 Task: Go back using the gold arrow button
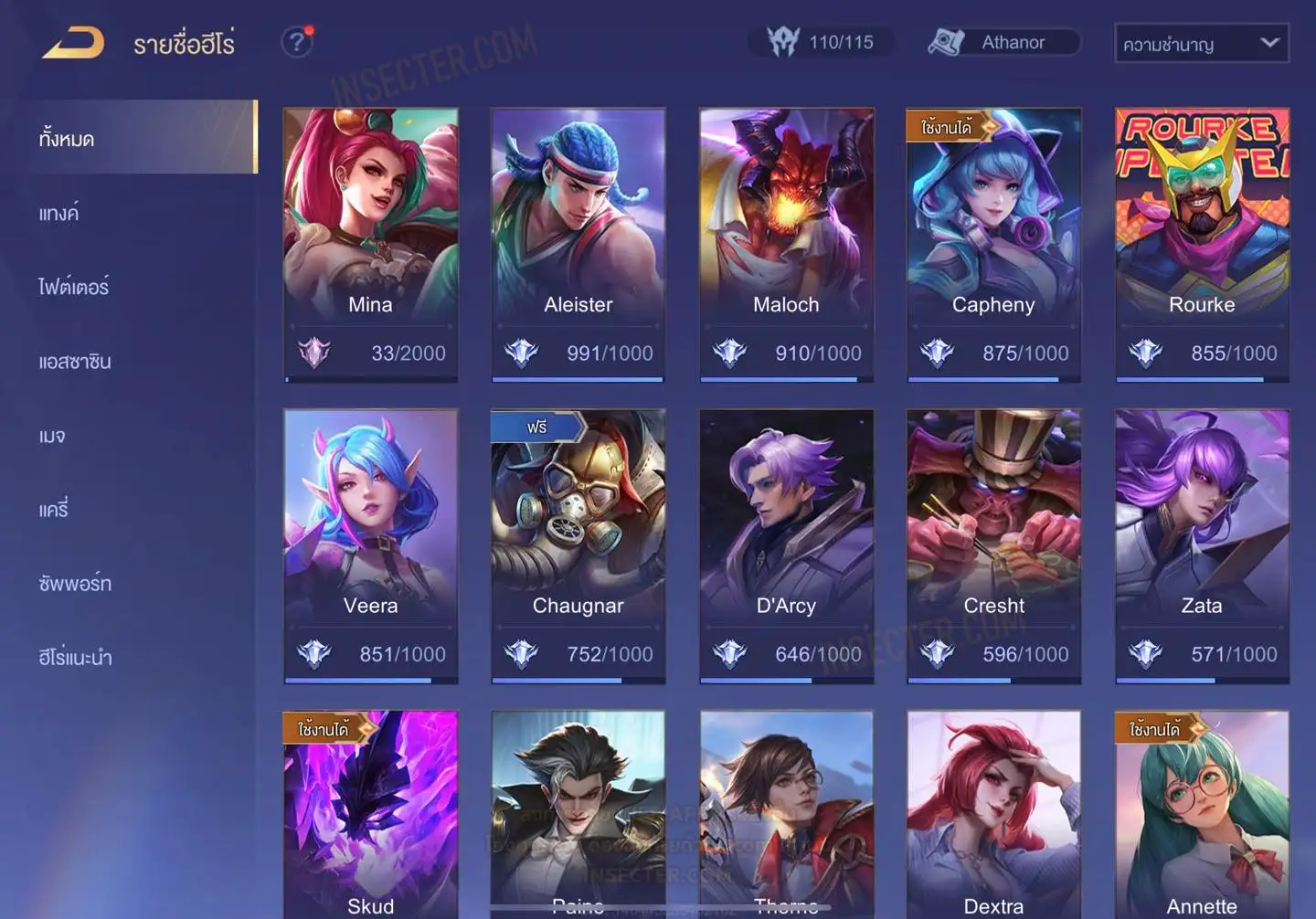[73, 43]
